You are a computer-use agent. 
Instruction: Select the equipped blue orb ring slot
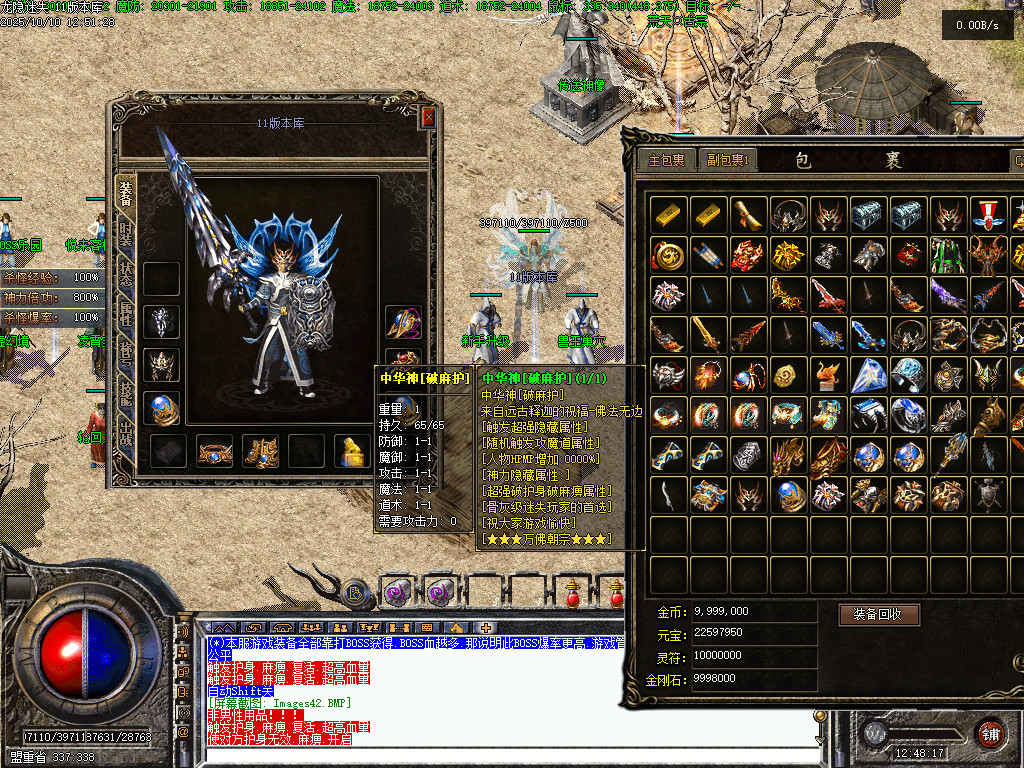(161, 407)
